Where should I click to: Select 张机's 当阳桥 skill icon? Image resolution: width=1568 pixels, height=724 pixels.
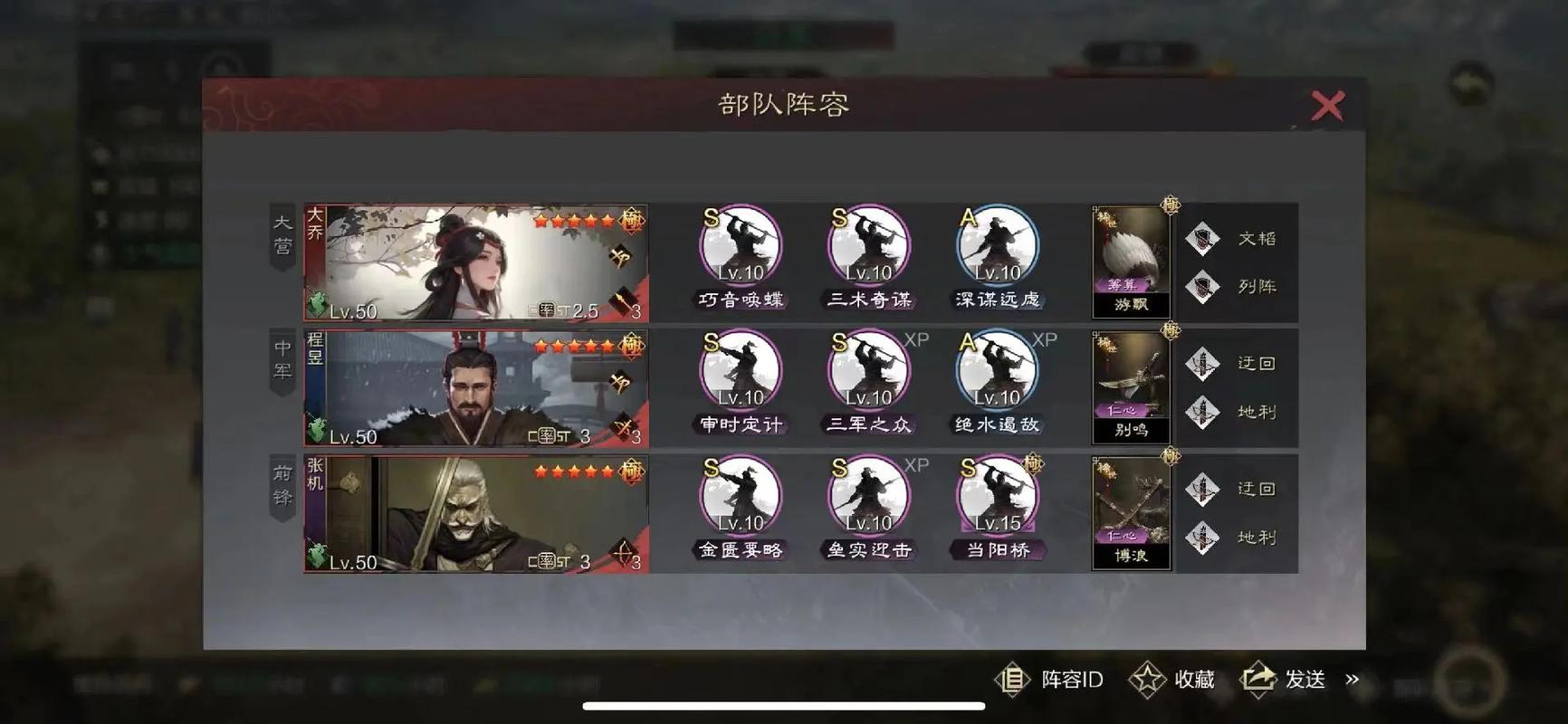tap(996, 496)
